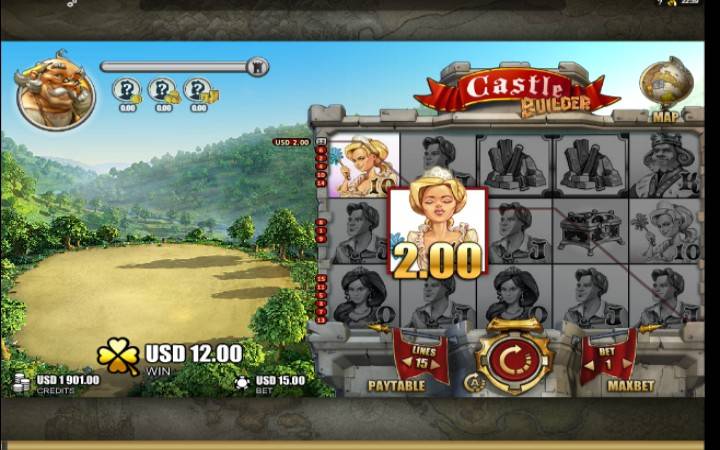The image size is (720, 450).
Task: Select the mystery suitor with gold bars
Action: (x=198, y=91)
